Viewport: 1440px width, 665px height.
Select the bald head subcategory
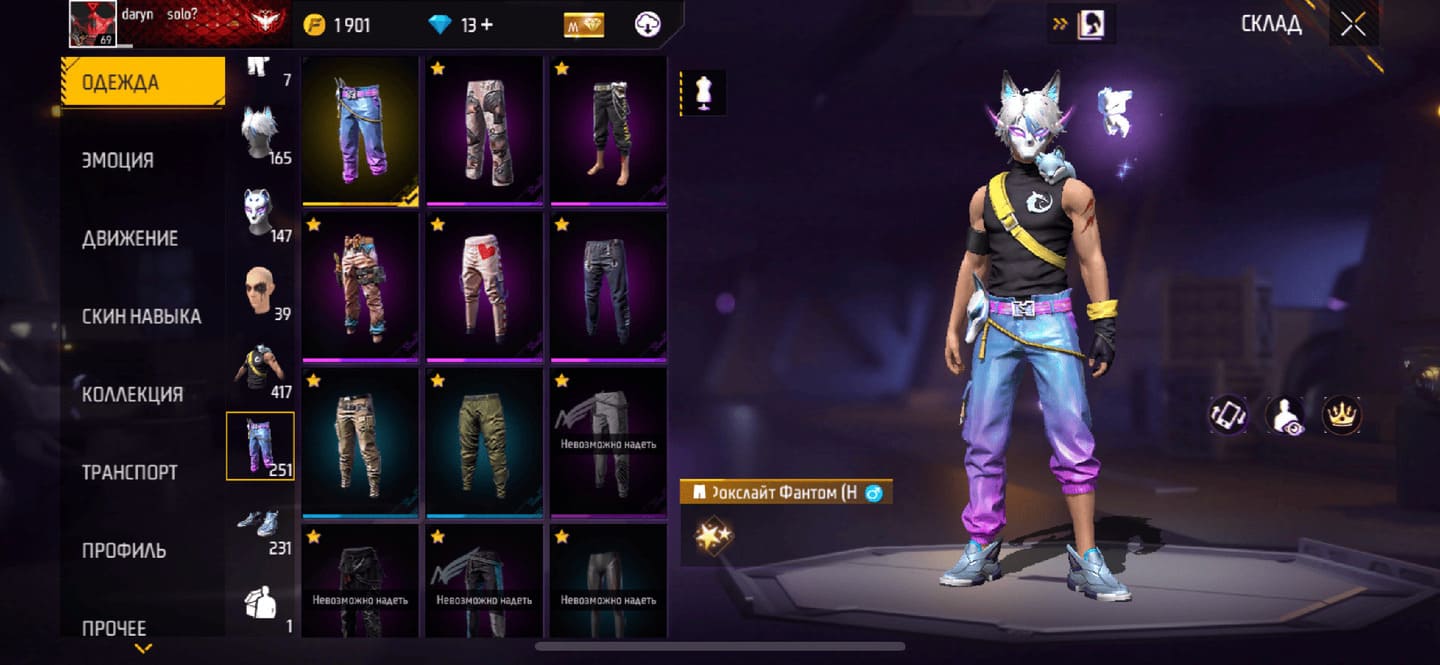pyautogui.click(x=260, y=294)
